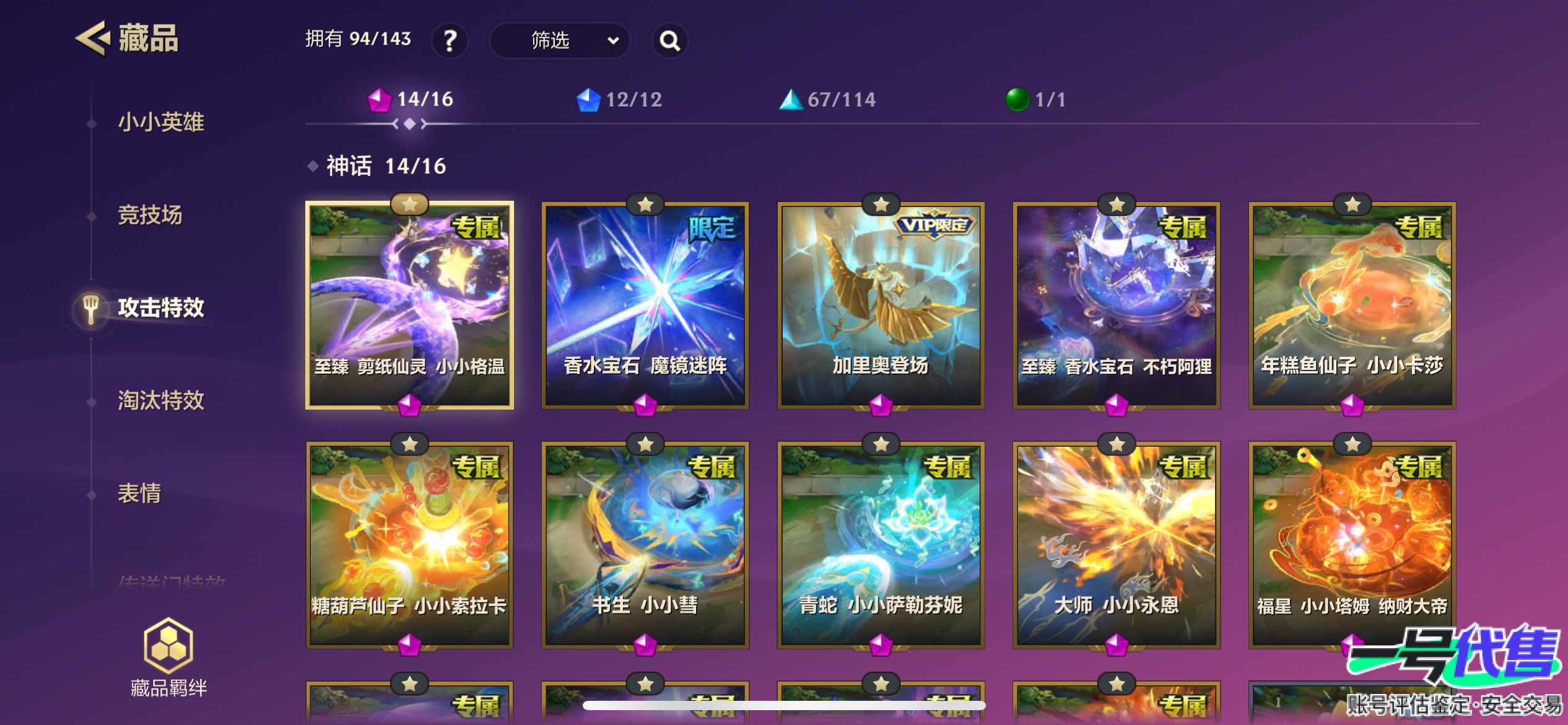Screen dimensions: 1568x725
Task: Click the question mark help icon
Action: (x=450, y=40)
